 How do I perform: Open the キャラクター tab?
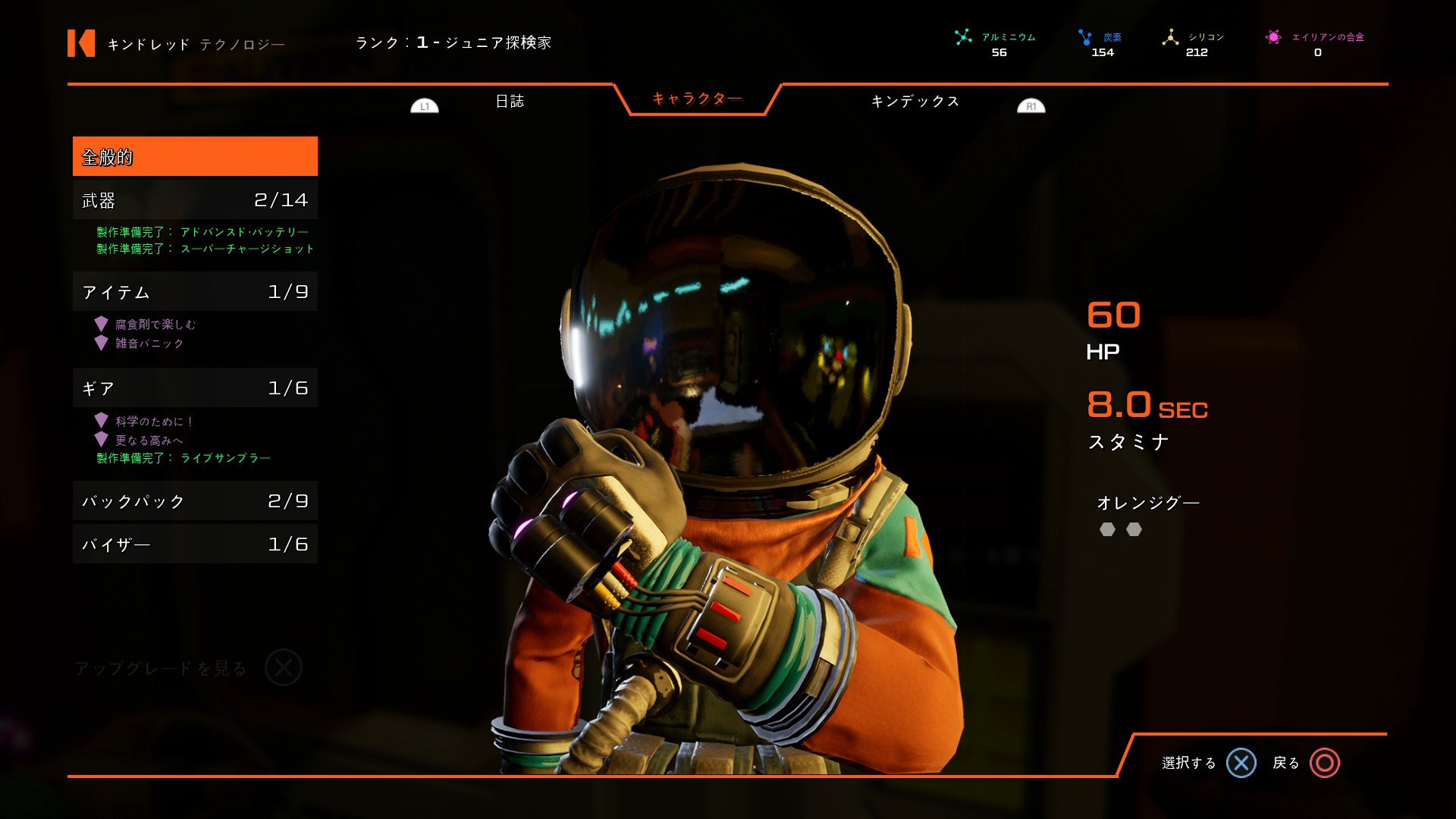pyautogui.click(x=697, y=99)
